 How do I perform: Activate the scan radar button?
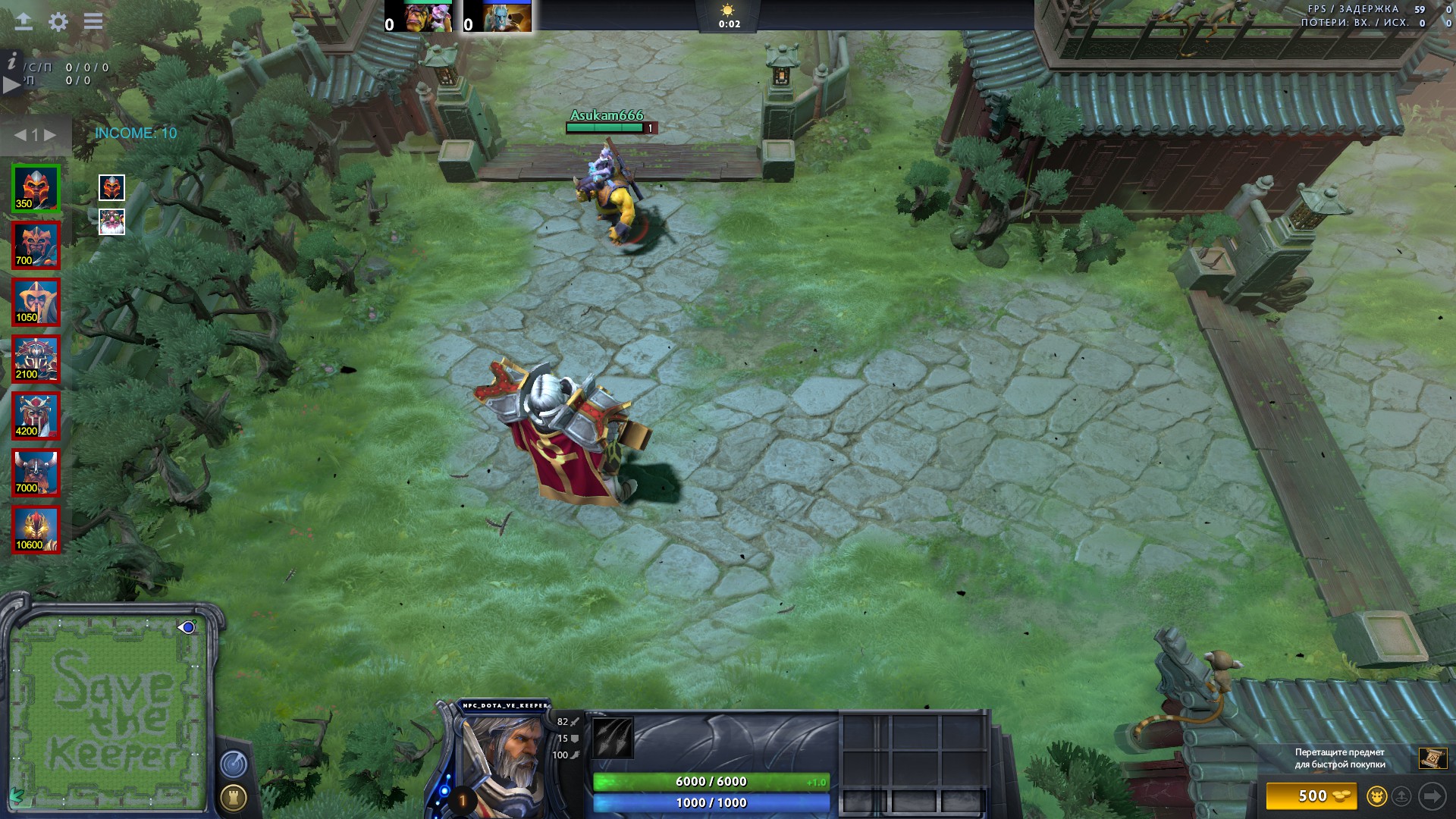click(x=234, y=764)
